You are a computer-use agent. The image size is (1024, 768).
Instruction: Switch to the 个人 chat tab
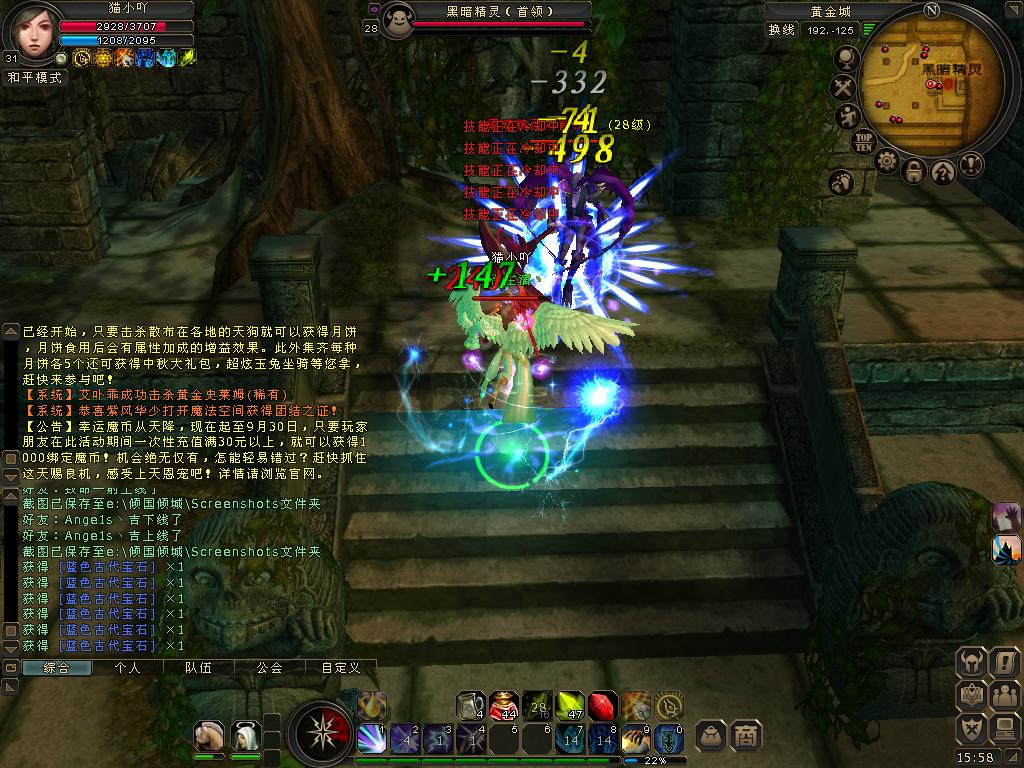(128, 668)
